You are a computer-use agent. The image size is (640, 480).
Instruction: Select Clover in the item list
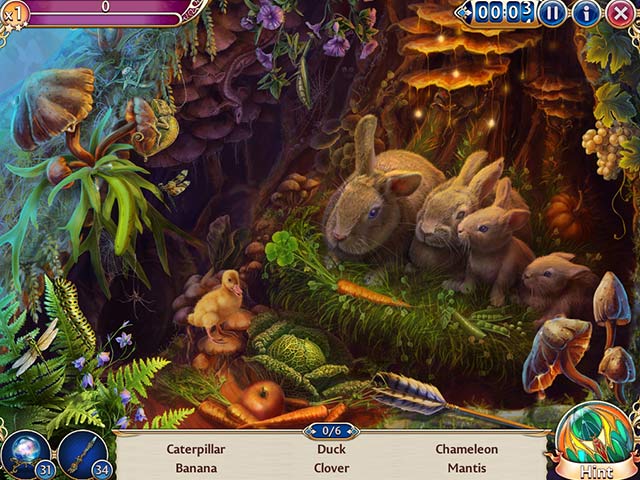coord(331,467)
